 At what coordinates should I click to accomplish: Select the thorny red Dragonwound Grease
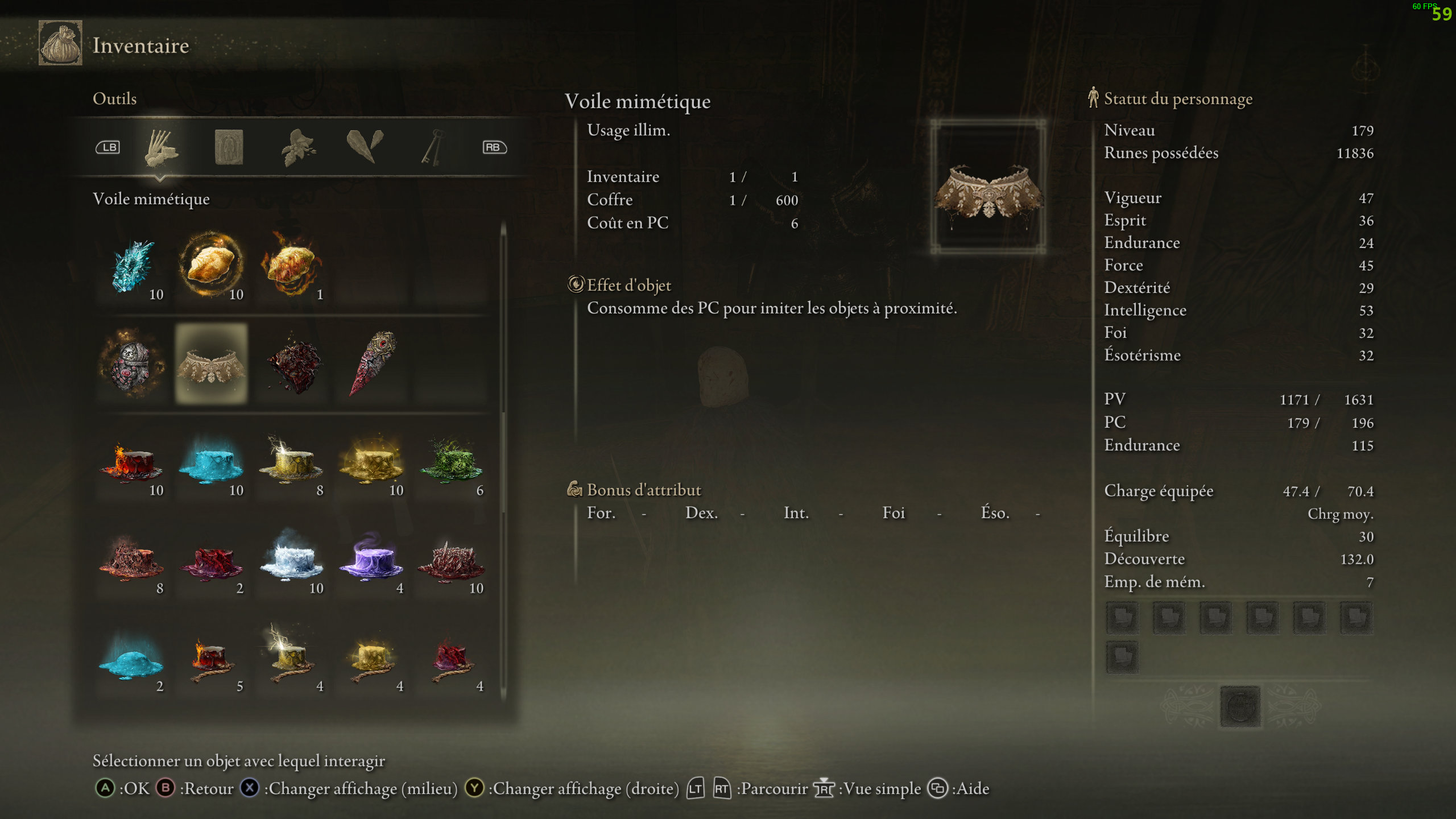452,560
